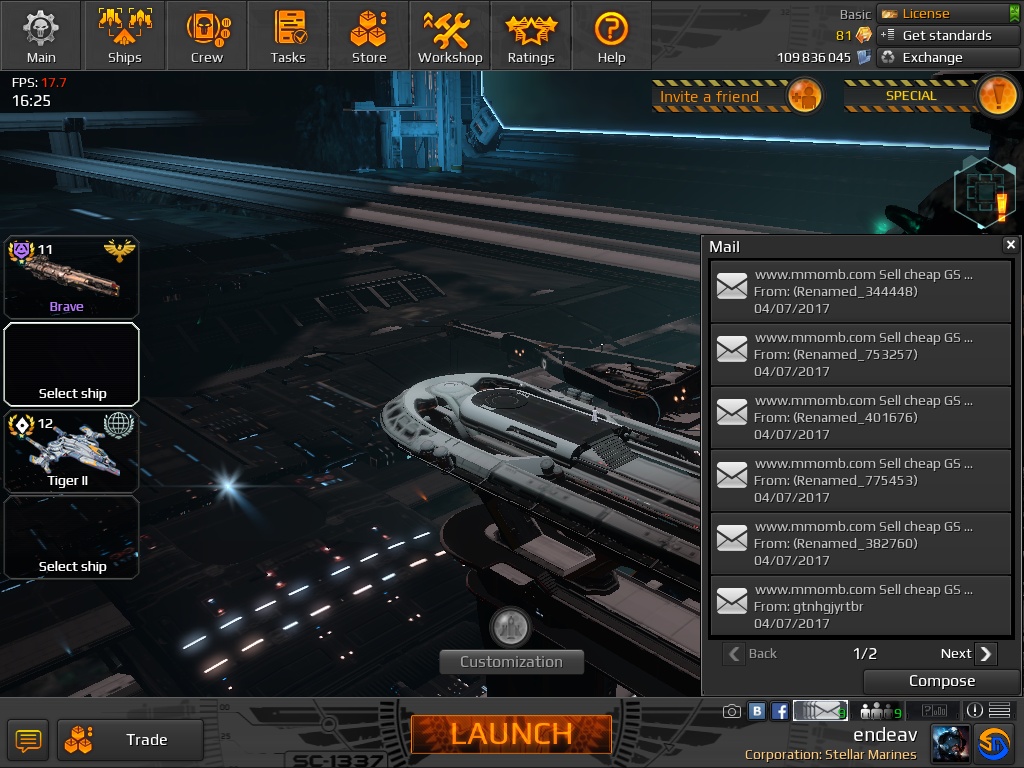Open the Crew screen

[x=207, y=36]
